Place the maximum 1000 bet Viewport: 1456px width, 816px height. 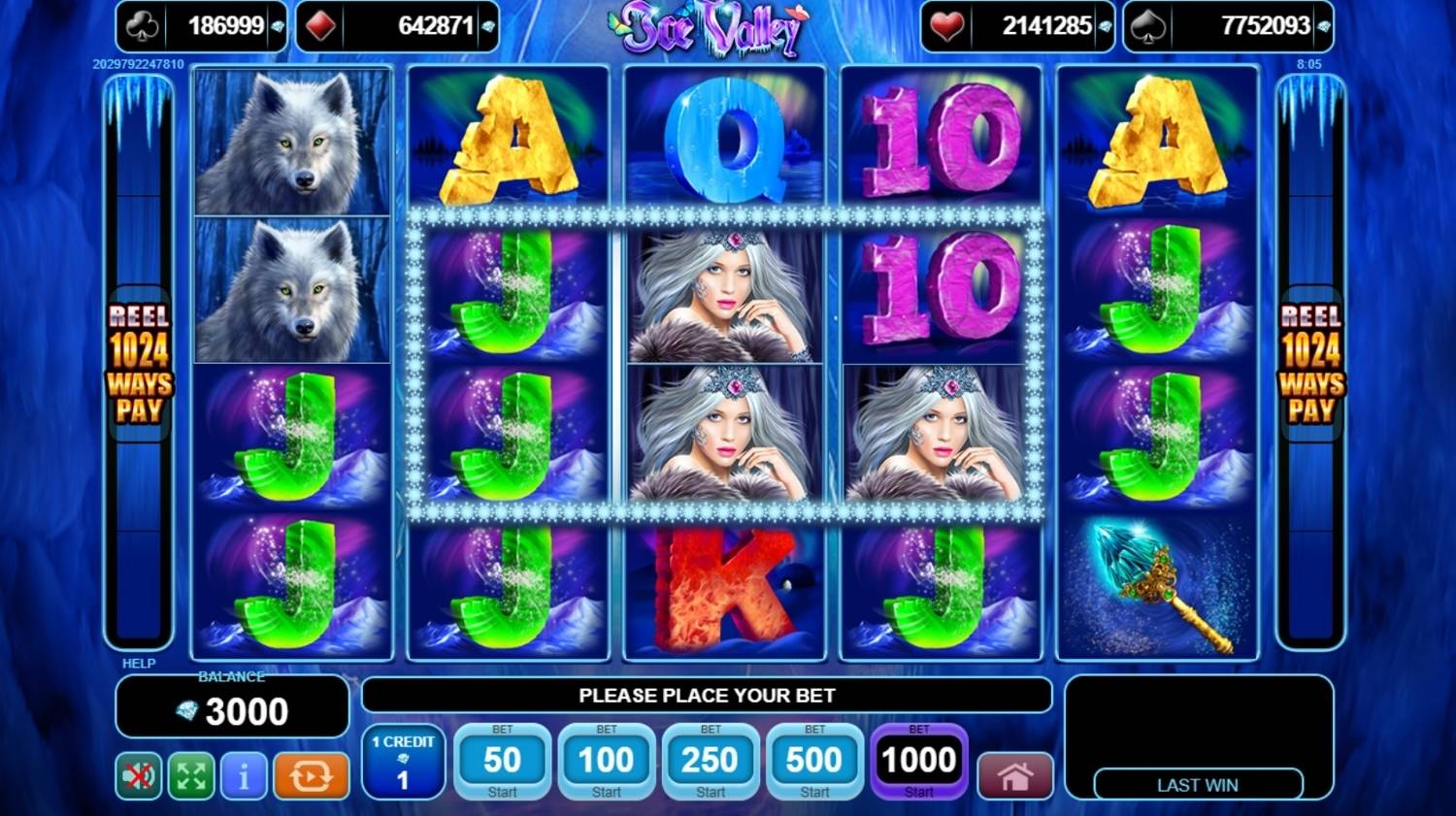(918, 762)
